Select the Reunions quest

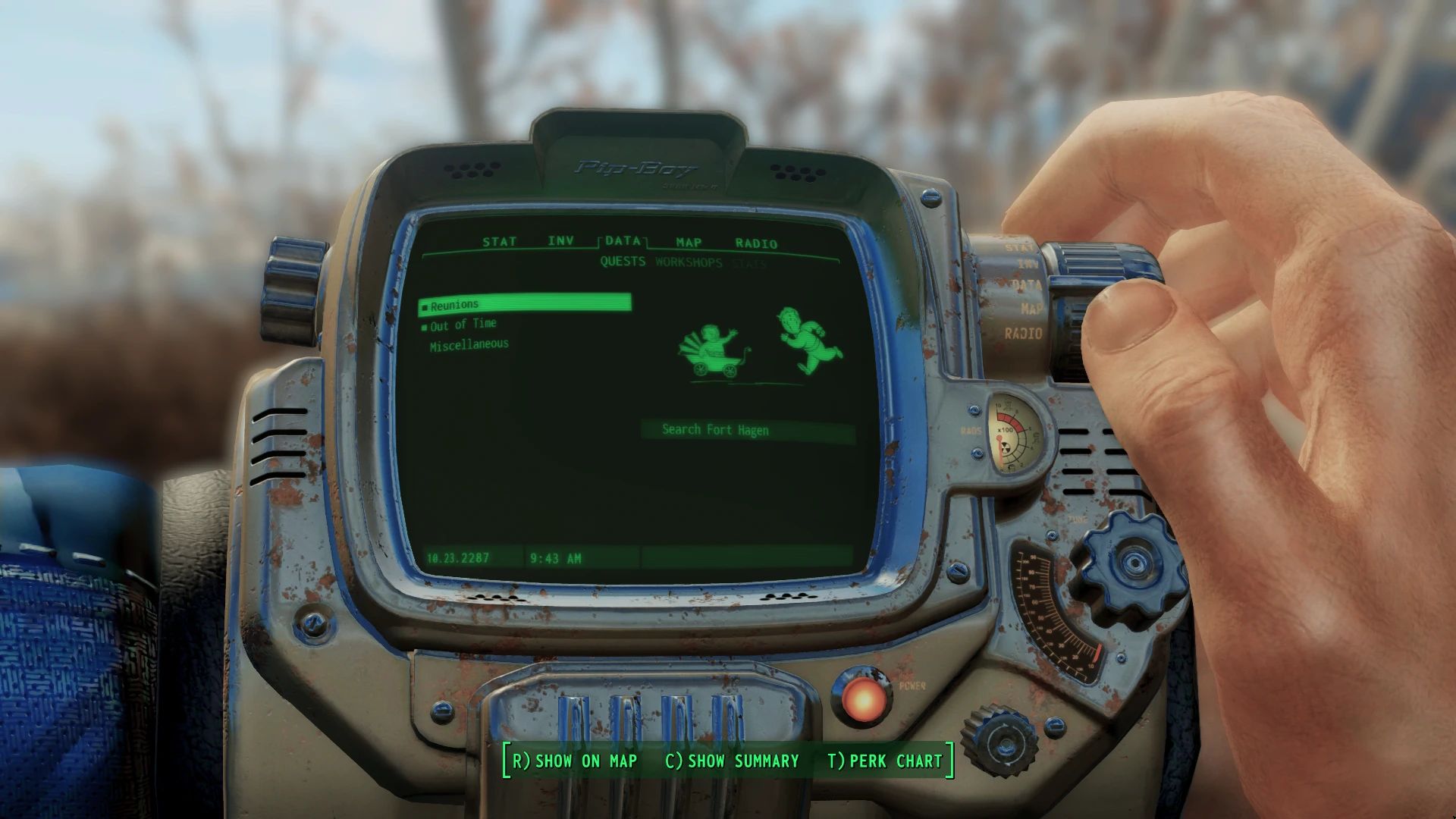[455, 303]
